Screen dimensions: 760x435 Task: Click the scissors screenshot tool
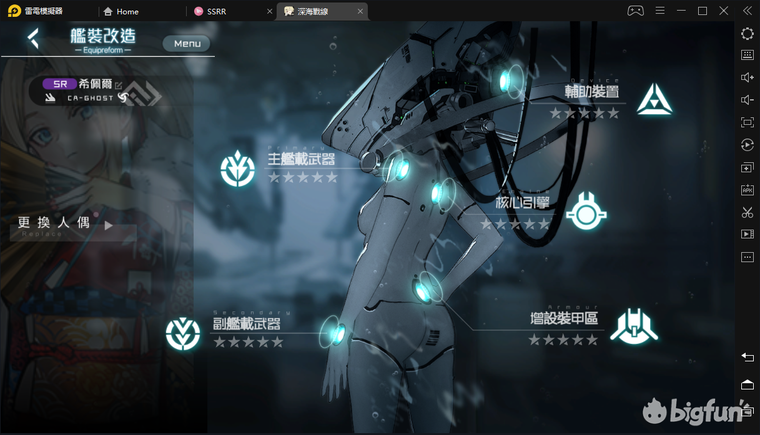point(747,212)
